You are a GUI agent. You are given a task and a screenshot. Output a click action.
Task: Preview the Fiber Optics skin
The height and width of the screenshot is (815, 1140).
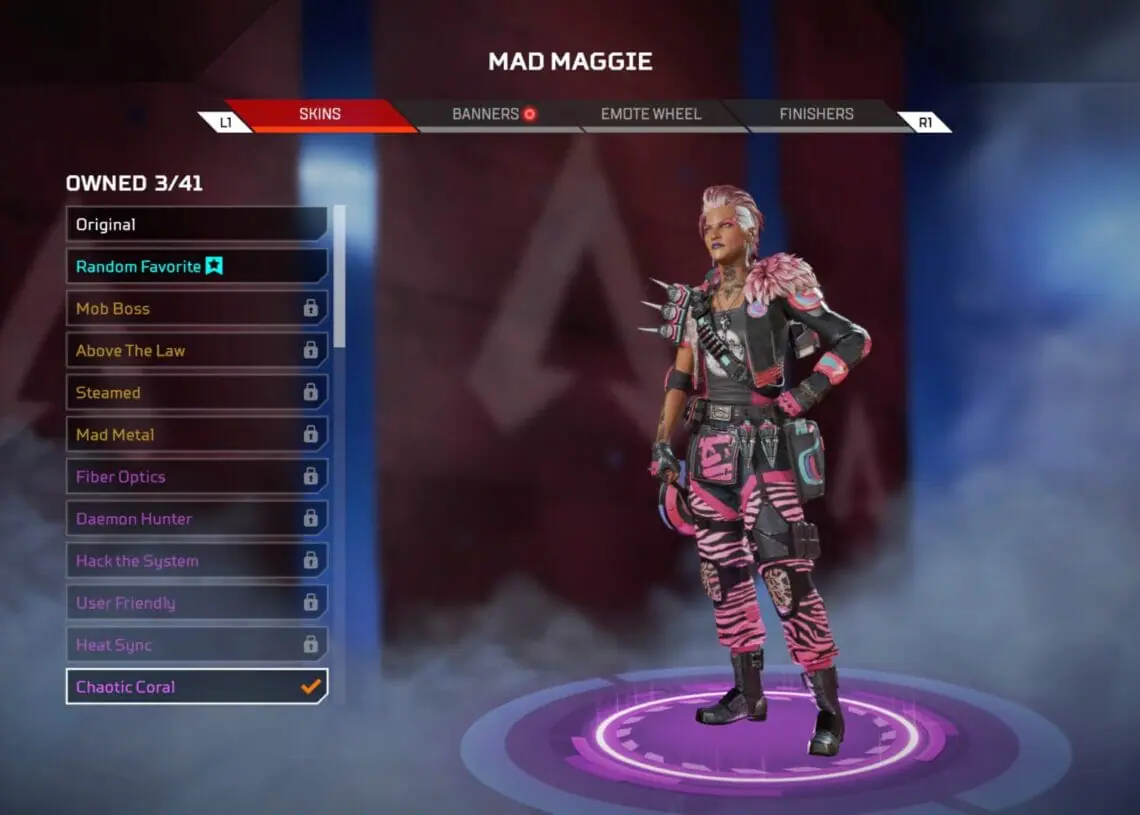coord(196,476)
